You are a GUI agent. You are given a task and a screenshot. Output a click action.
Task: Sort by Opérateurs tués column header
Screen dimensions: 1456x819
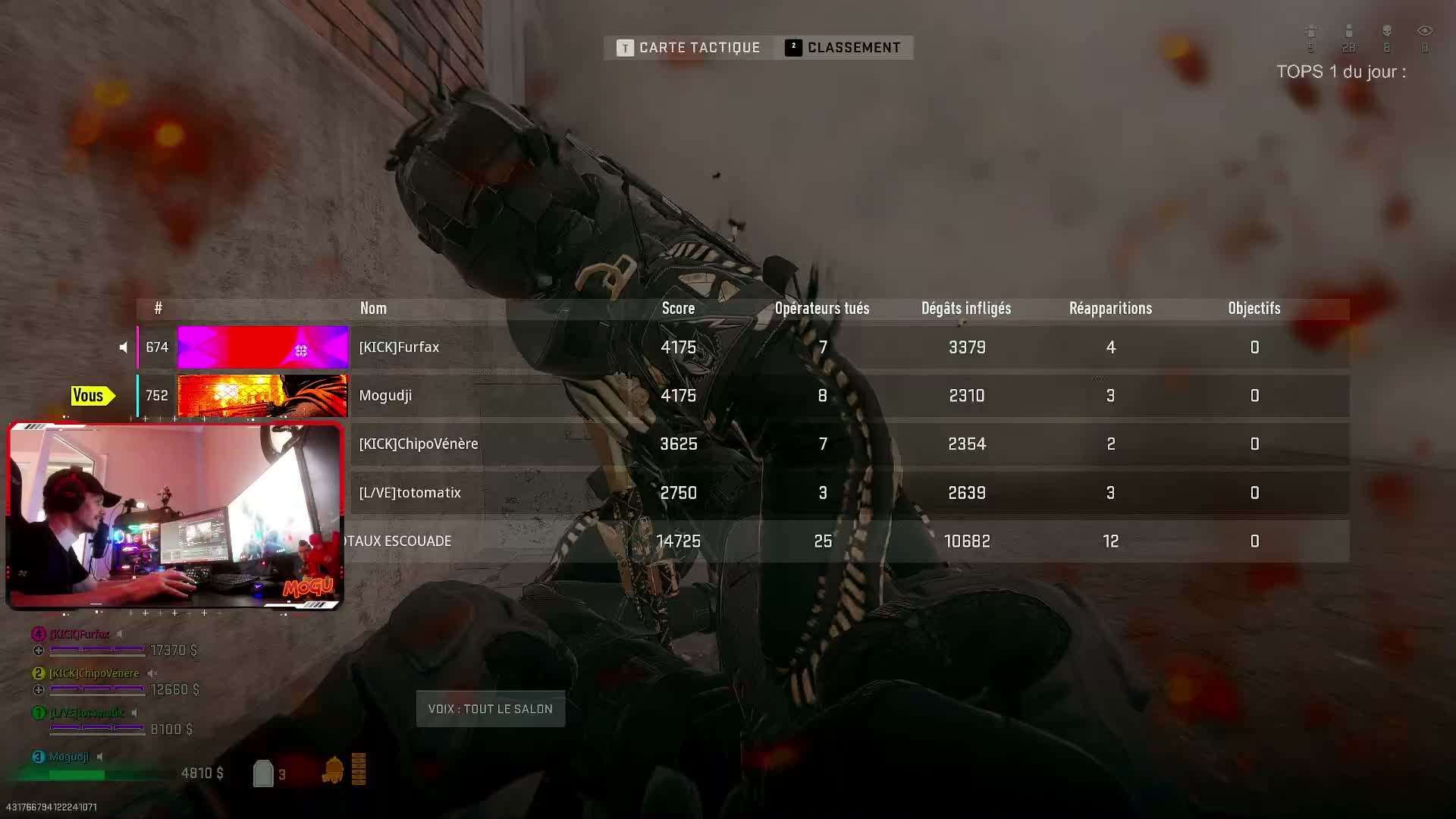822,309
